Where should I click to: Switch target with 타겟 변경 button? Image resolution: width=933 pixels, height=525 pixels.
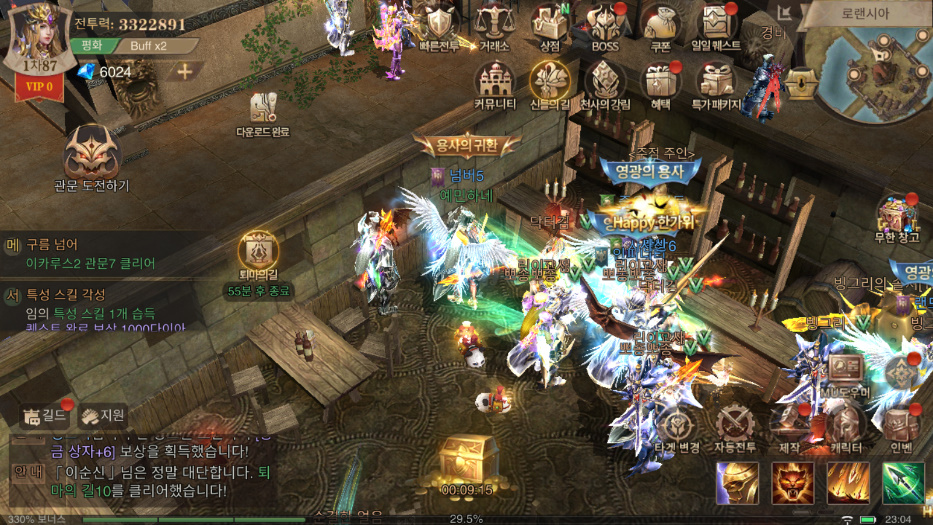(676, 427)
